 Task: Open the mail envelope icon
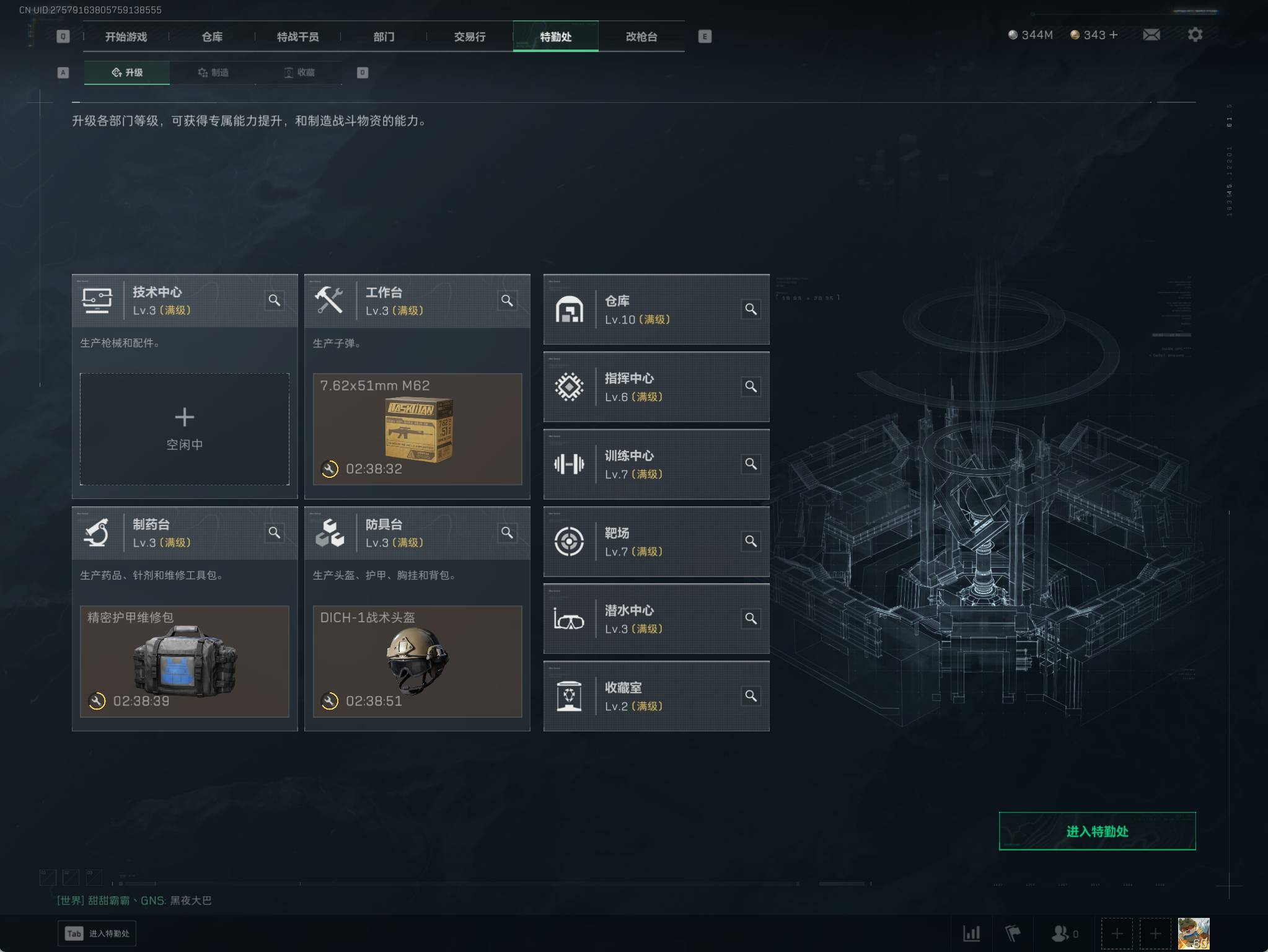(x=1151, y=35)
